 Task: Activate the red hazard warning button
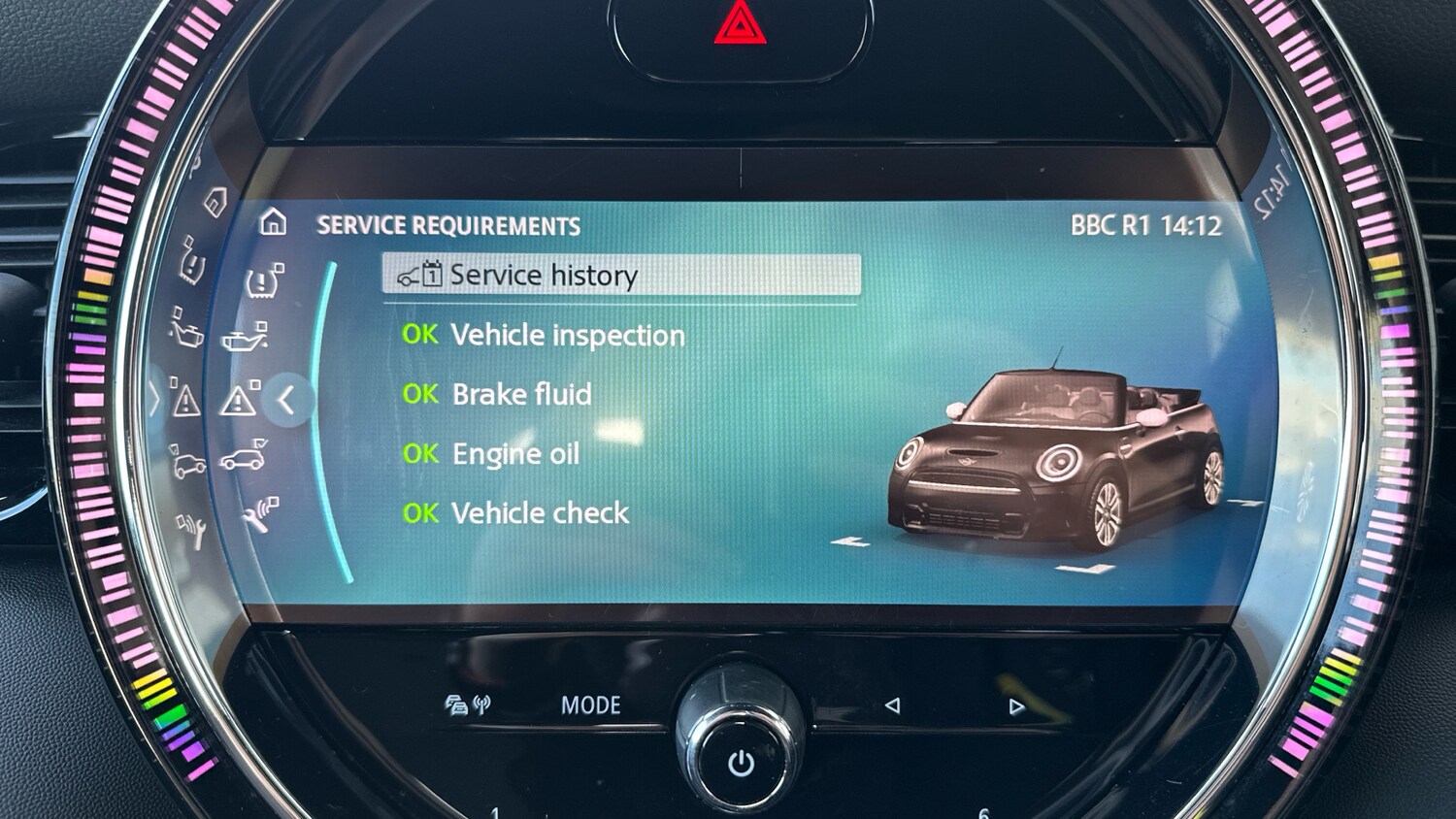(741, 24)
